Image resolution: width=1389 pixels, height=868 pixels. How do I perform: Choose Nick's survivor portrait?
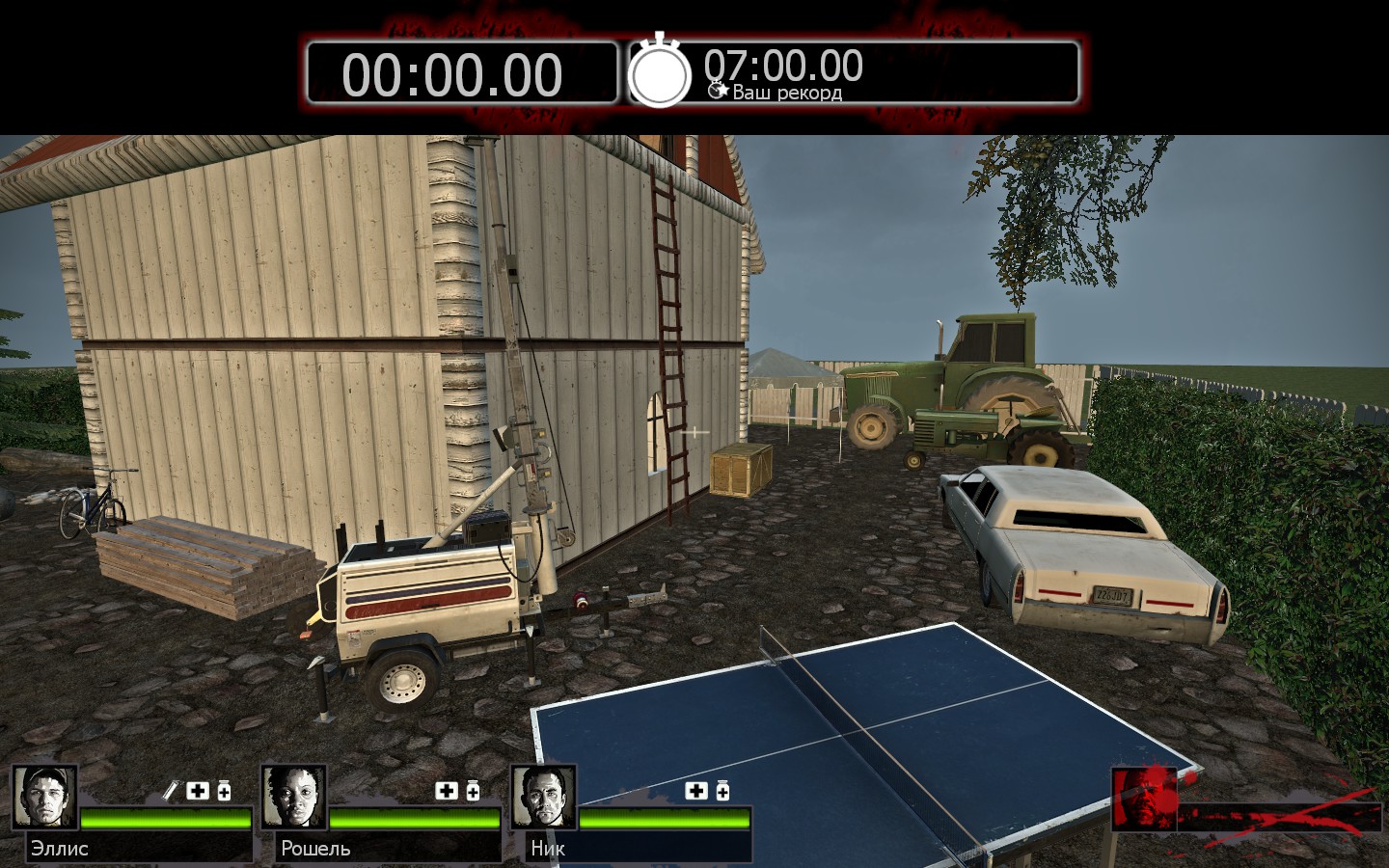(543, 798)
